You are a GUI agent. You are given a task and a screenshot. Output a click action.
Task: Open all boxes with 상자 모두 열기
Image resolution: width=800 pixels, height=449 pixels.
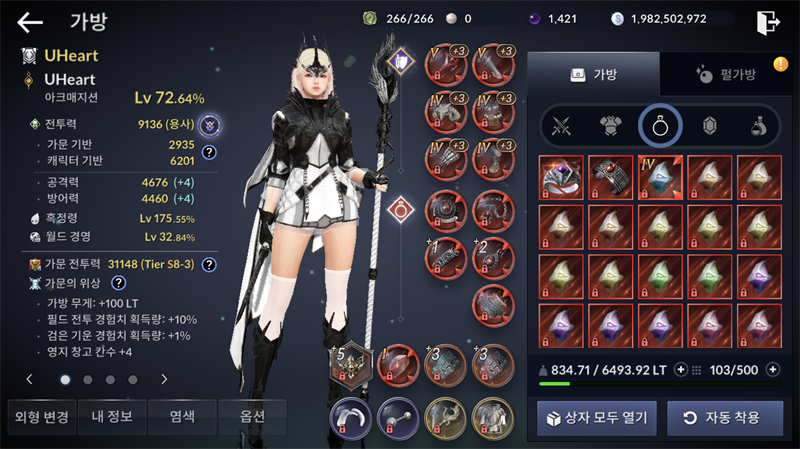596,417
